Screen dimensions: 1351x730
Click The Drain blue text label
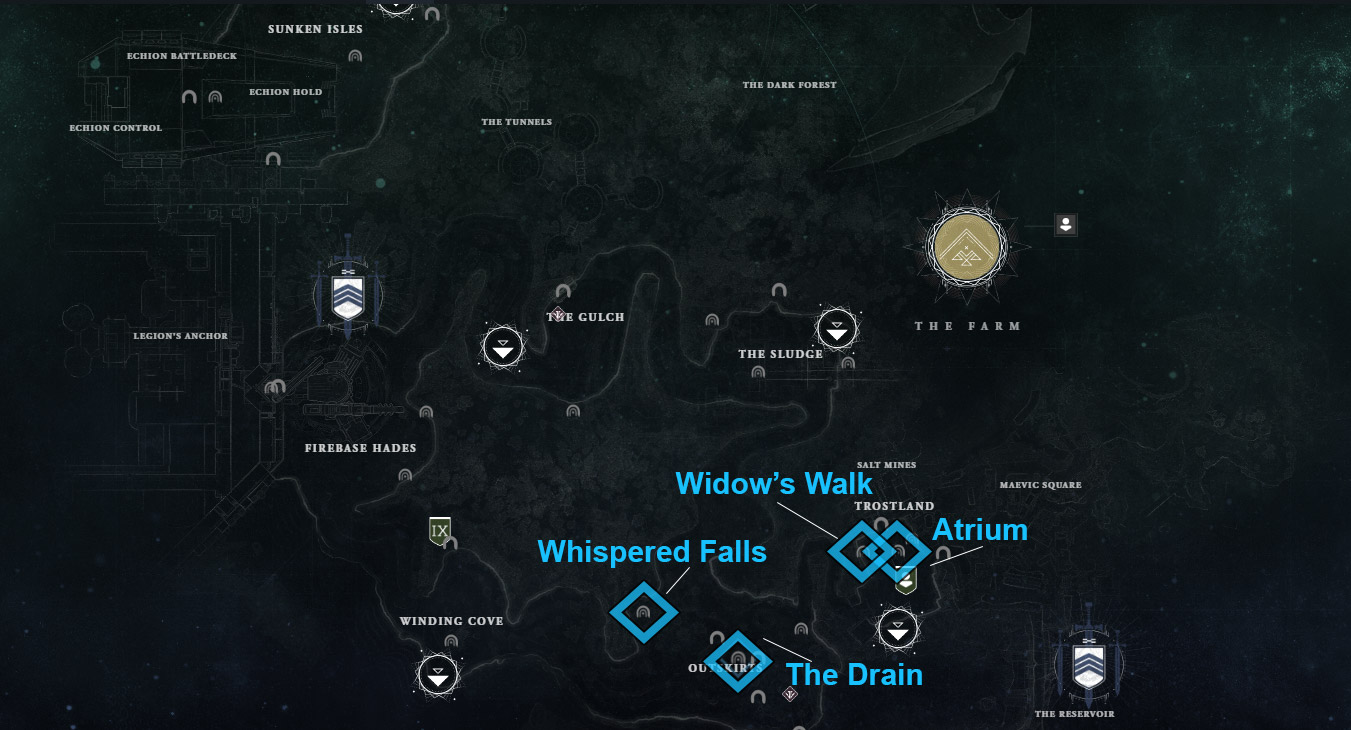(853, 675)
